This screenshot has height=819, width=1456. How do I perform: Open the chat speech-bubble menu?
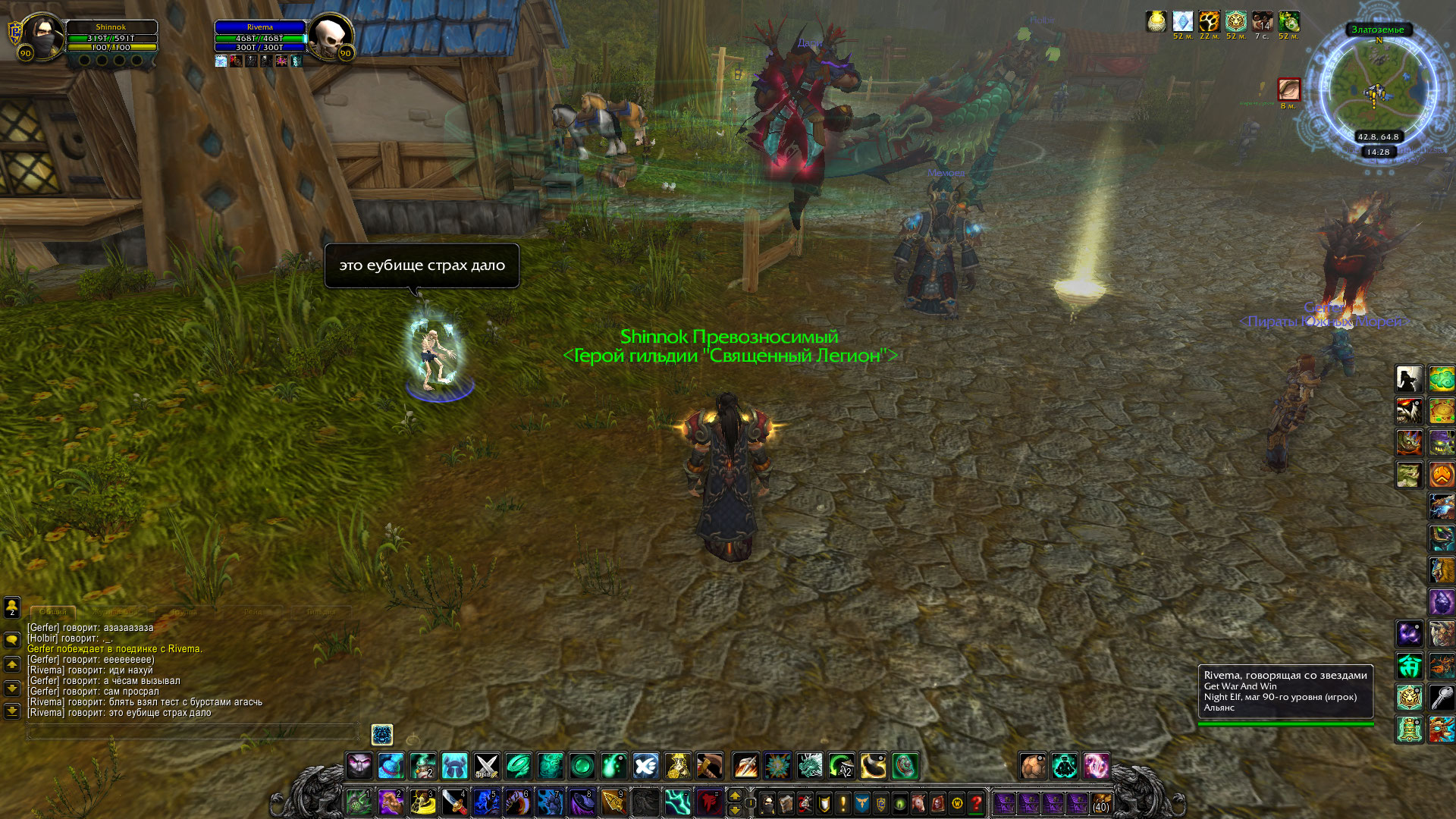pos(12,640)
